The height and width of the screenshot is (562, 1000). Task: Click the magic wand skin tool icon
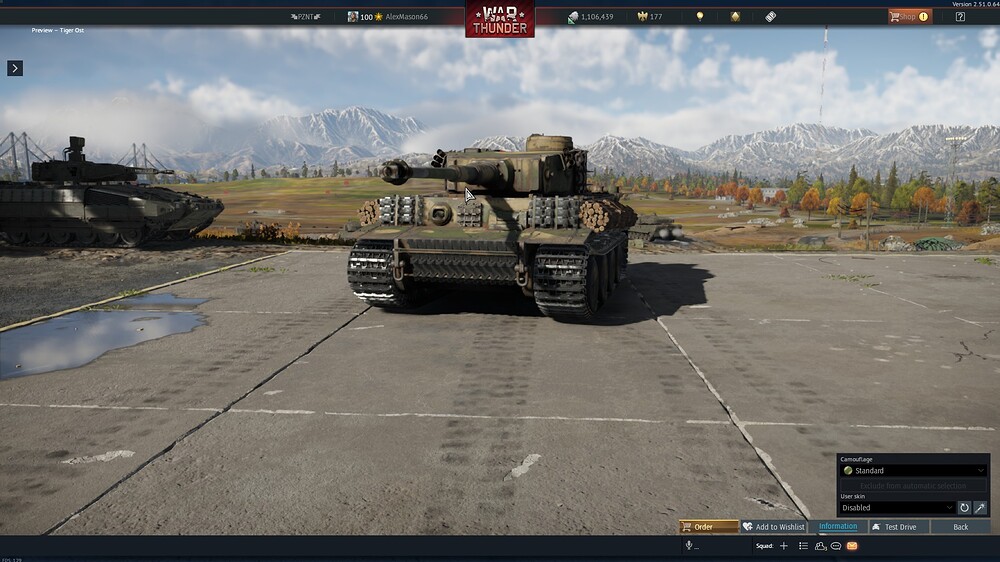pyautogui.click(x=980, y=508)
